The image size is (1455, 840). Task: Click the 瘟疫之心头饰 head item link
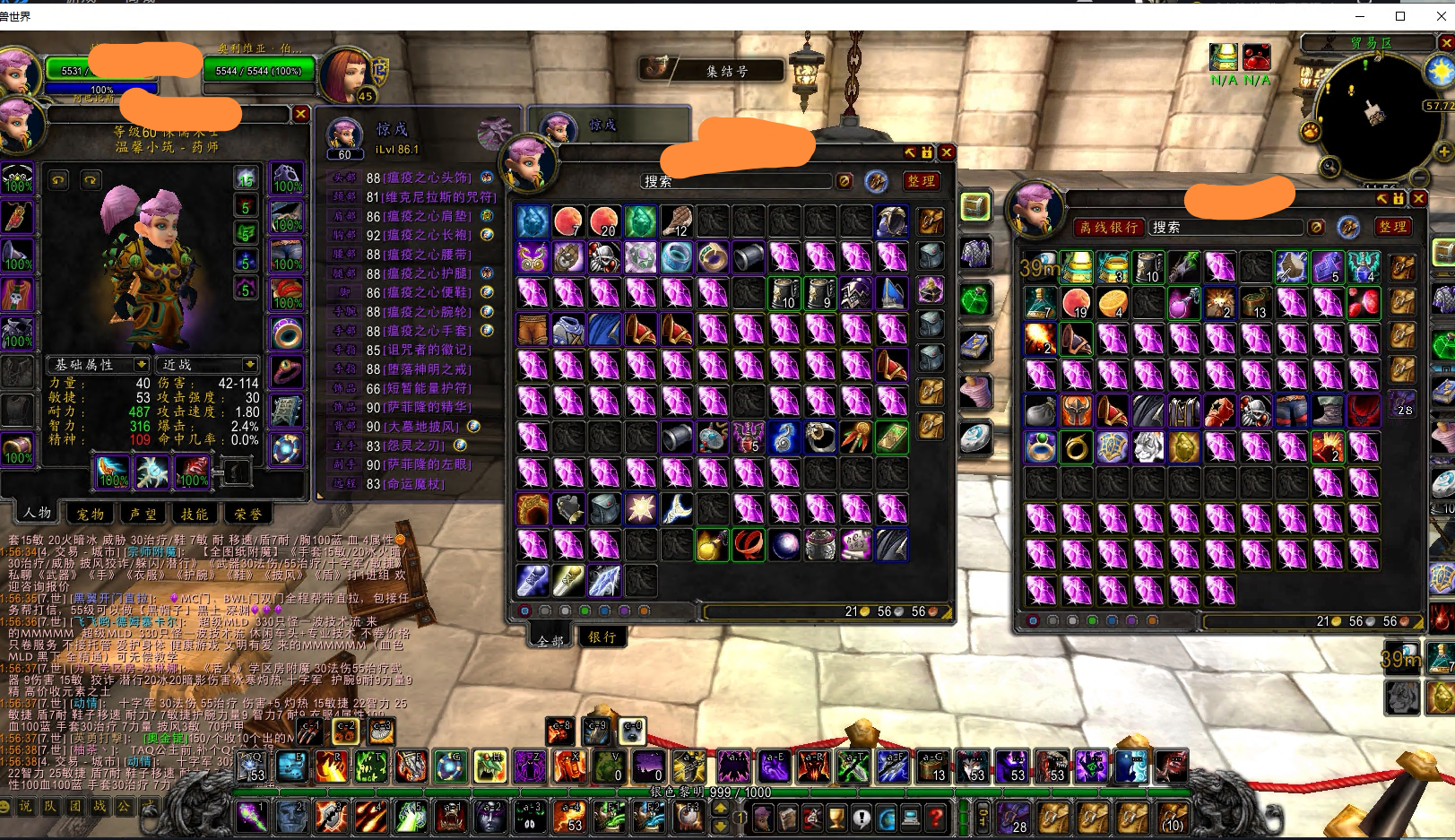(x=427, y=178)
